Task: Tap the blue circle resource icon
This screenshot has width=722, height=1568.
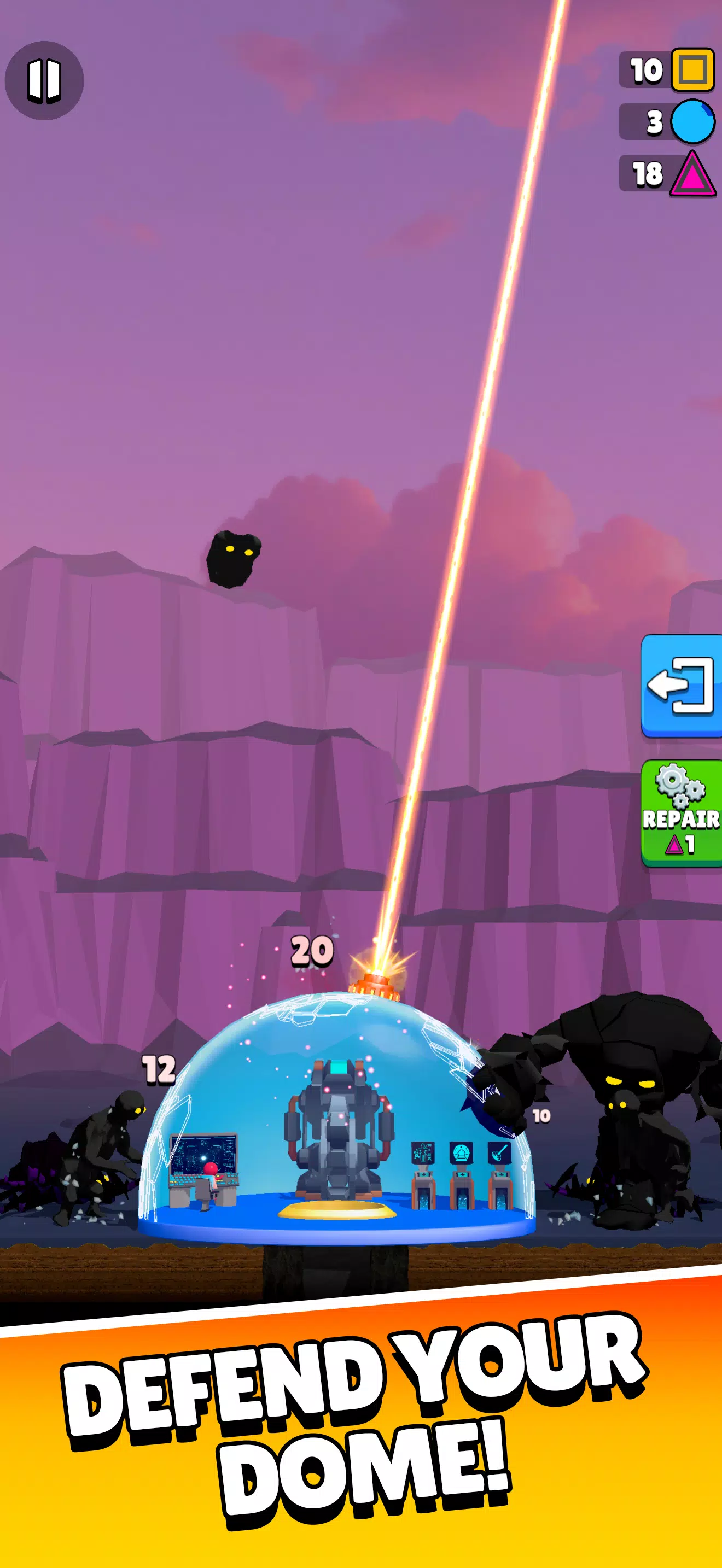Action: click(x=693, y=123)
